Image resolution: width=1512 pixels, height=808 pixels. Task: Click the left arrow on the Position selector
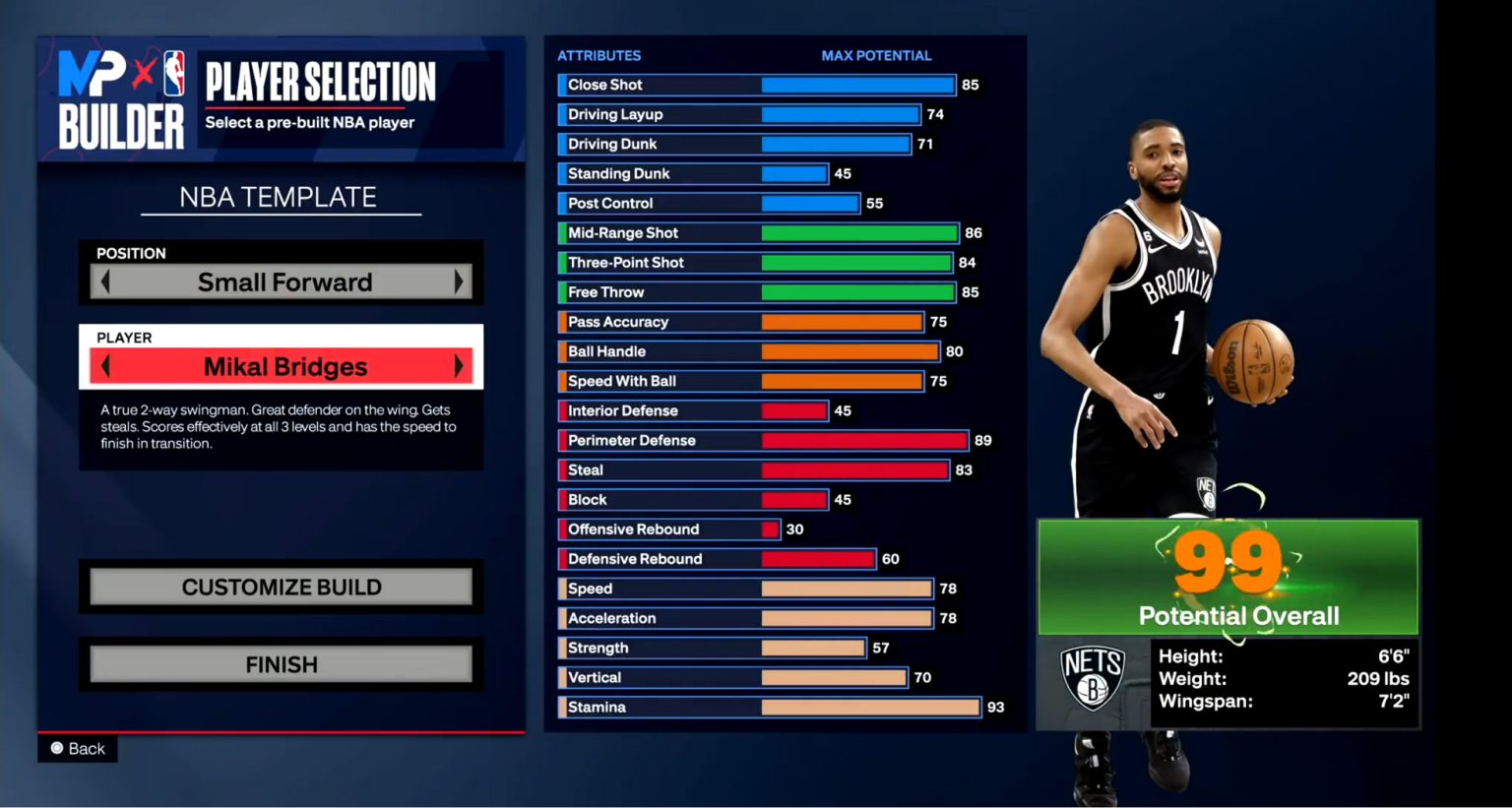point(105,282)
